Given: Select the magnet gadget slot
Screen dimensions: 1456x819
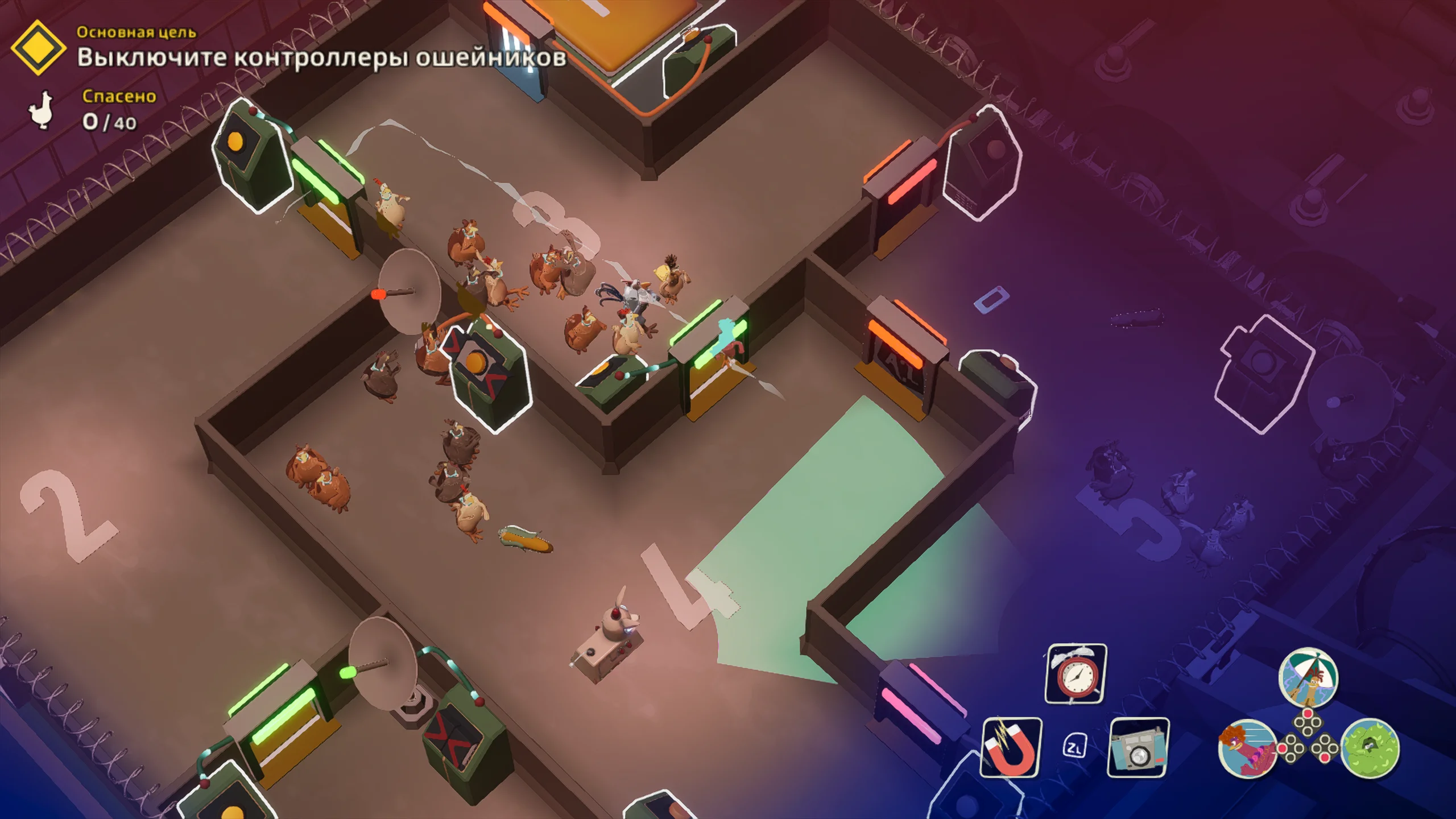Looking at the screenshot, I should tap(1011, 747).
